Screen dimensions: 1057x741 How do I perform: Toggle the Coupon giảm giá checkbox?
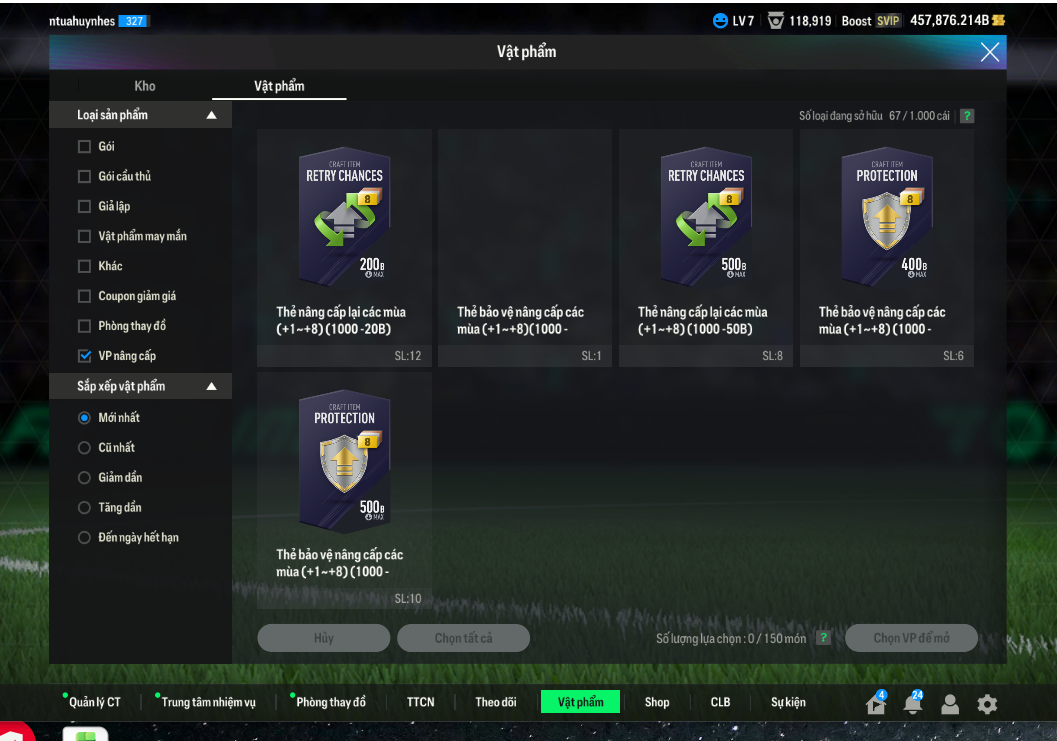85,297
